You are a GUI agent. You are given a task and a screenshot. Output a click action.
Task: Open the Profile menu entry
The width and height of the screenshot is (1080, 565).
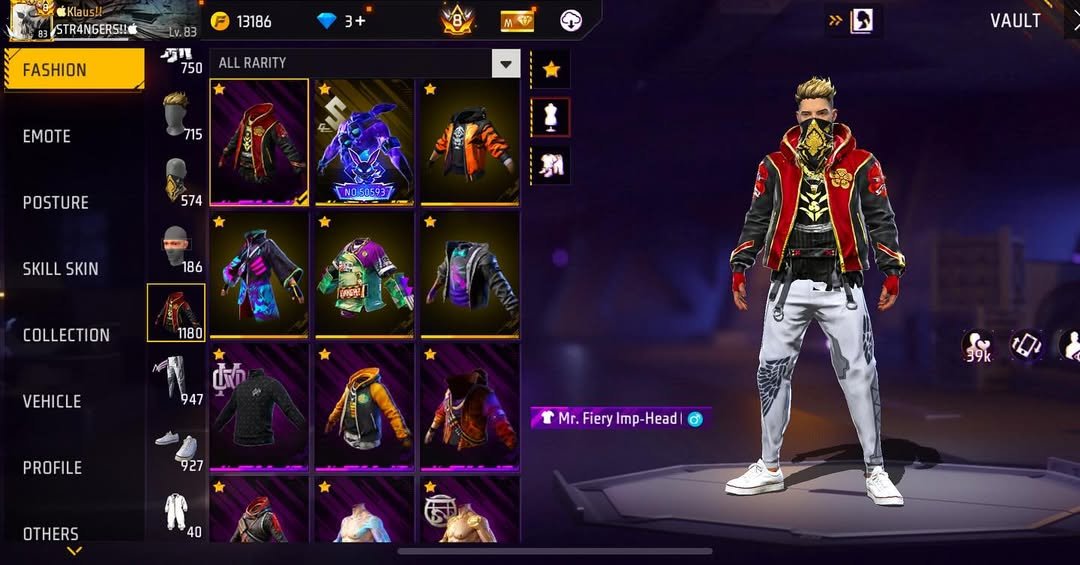coord(52,467)
